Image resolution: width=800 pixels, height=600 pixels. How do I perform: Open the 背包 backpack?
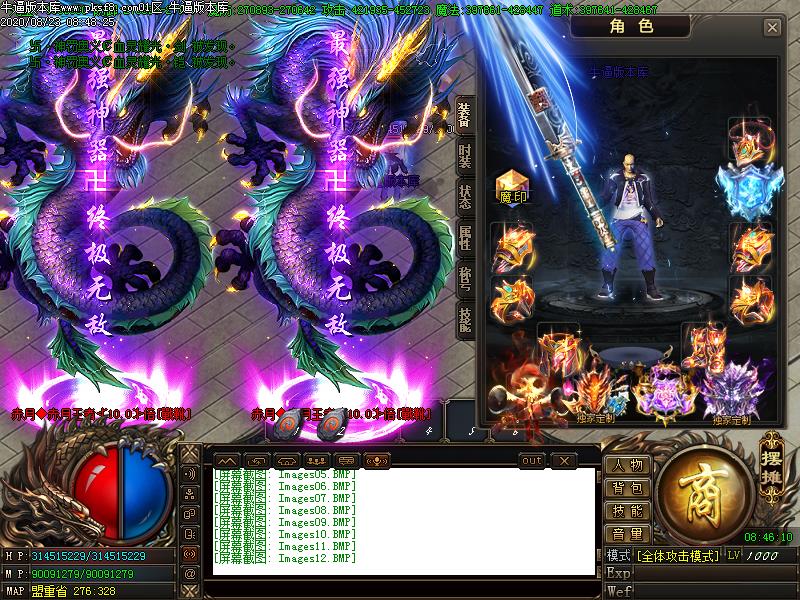(x=628, y=488)
